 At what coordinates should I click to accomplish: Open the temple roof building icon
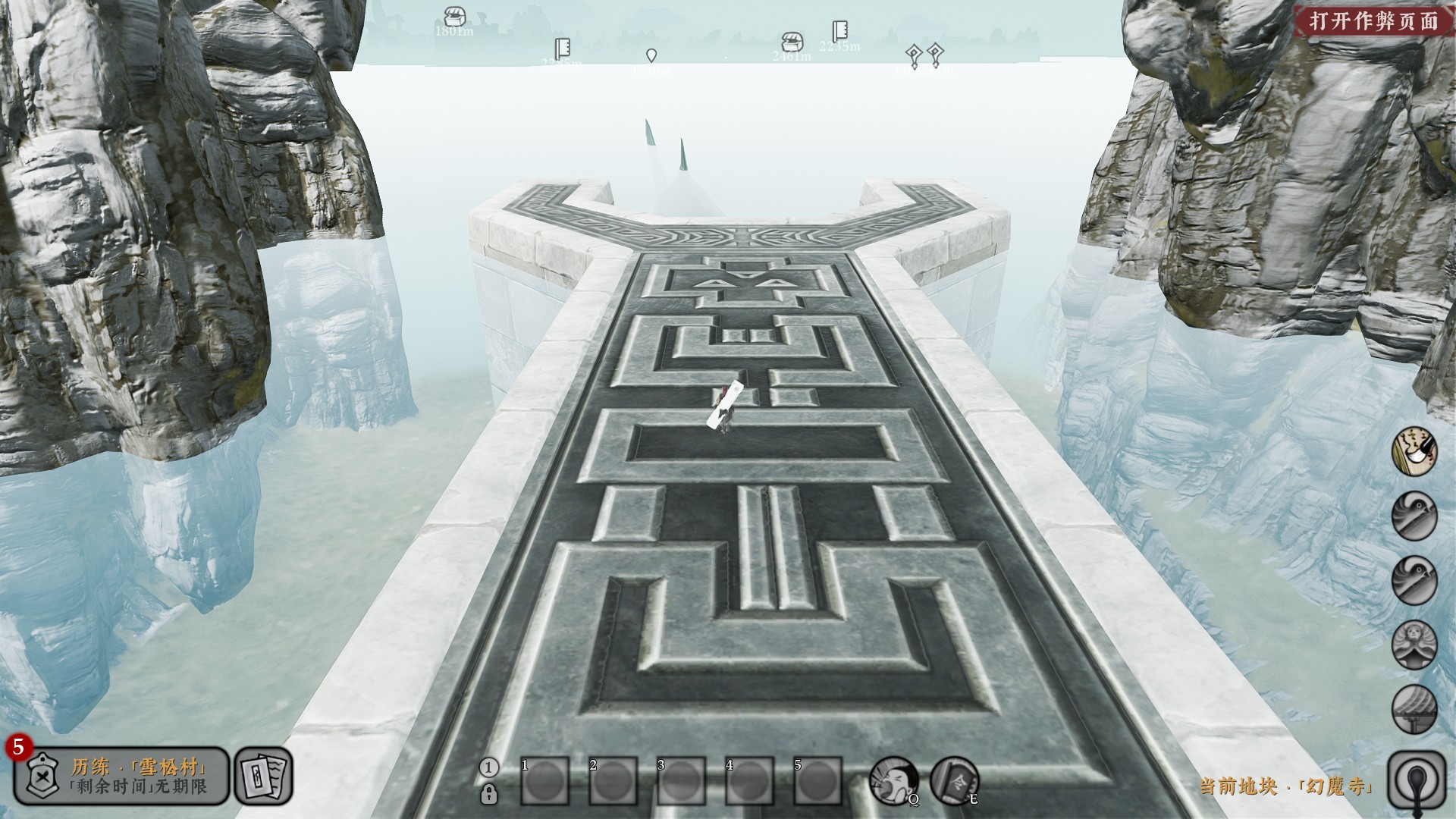click(1414, 709)
